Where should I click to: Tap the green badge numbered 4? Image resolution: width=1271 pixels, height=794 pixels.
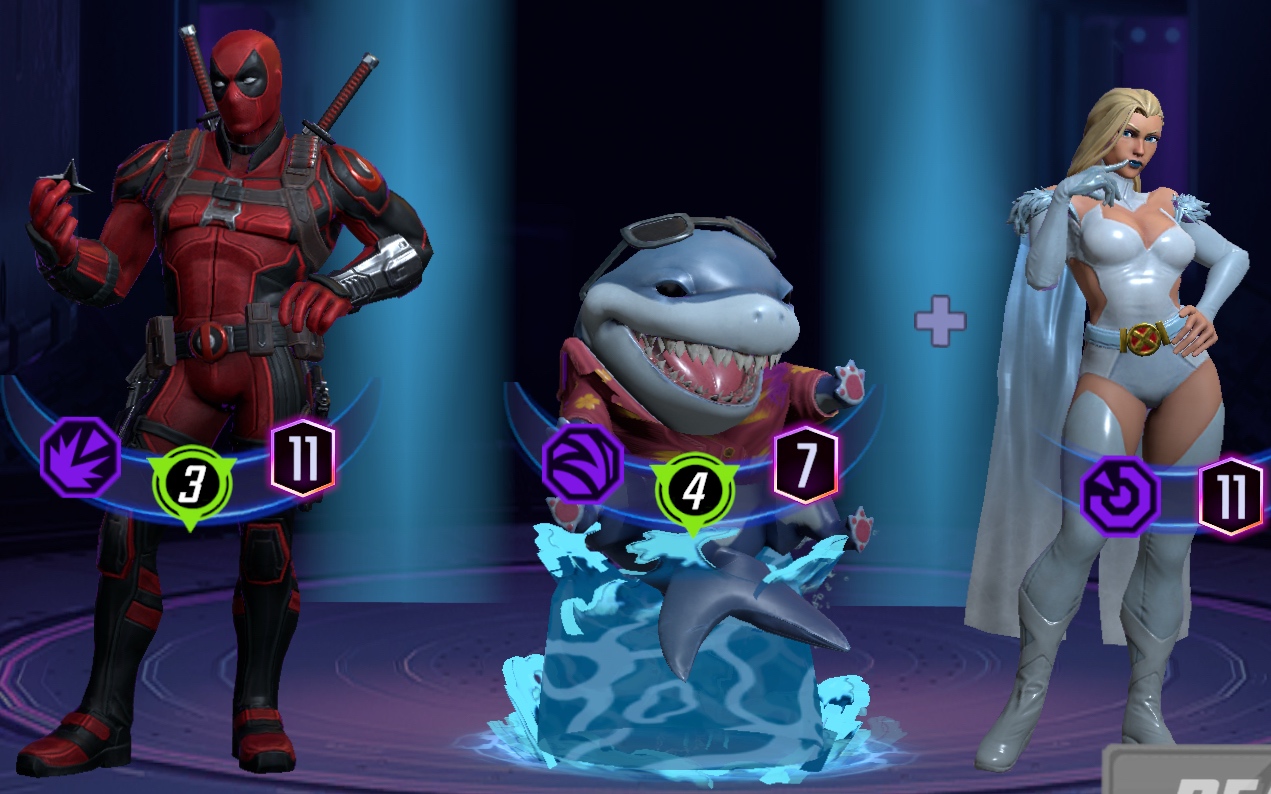(694, 491)
